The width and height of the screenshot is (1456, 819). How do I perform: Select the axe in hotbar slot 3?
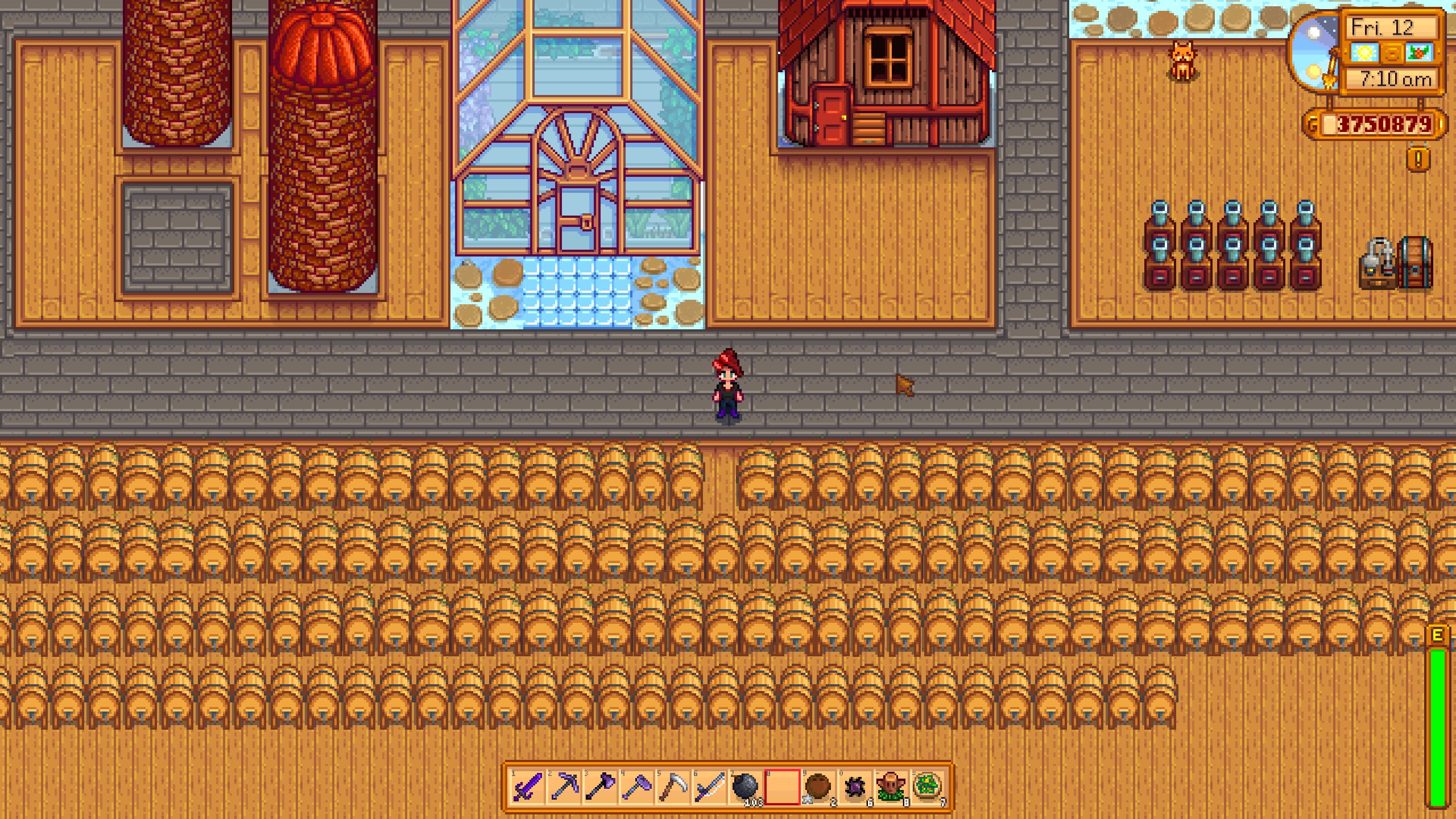pyautogui.click(x=601, y=787)
